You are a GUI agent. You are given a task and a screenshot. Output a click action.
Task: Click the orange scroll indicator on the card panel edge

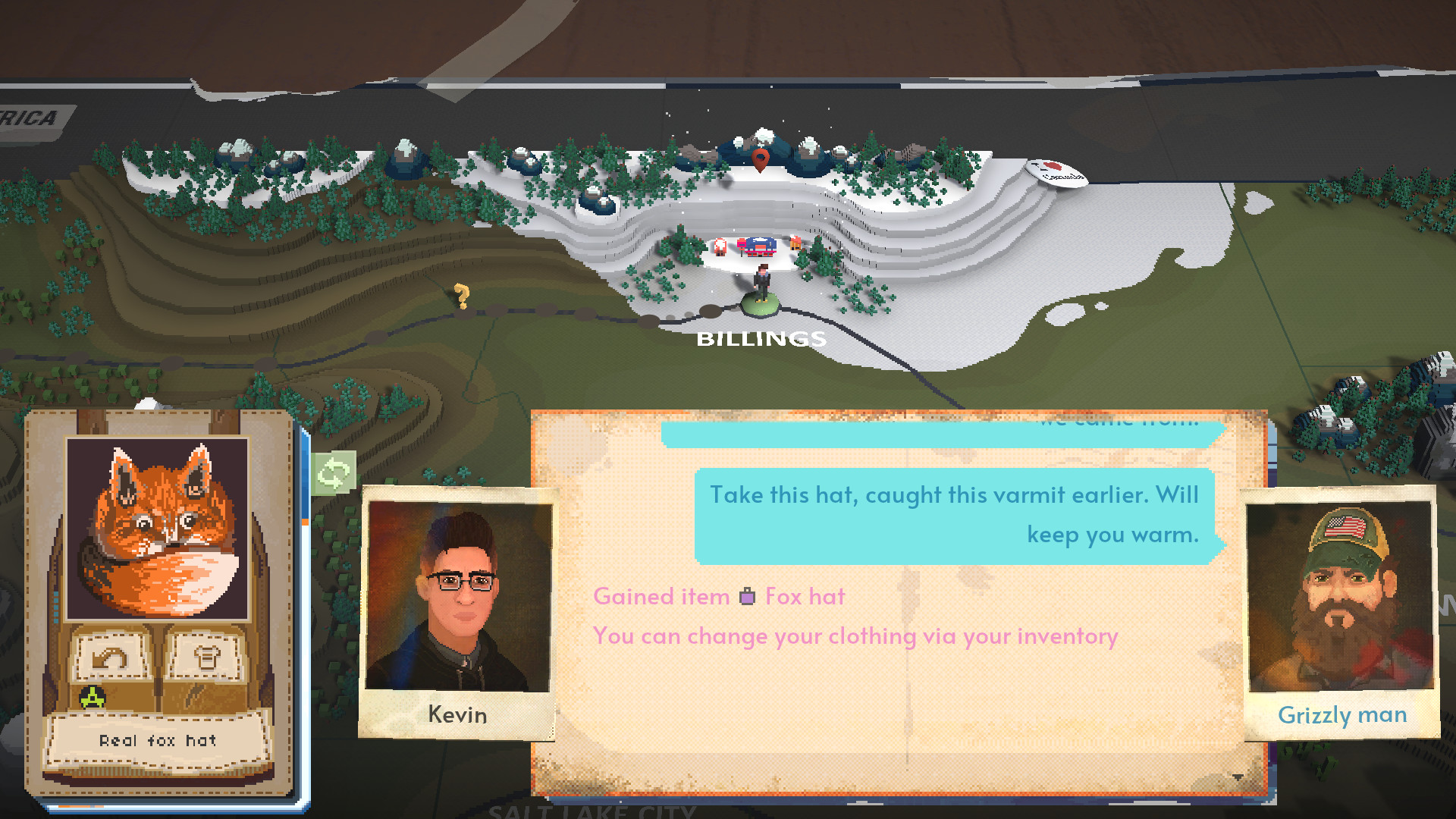tap(305, 522)
